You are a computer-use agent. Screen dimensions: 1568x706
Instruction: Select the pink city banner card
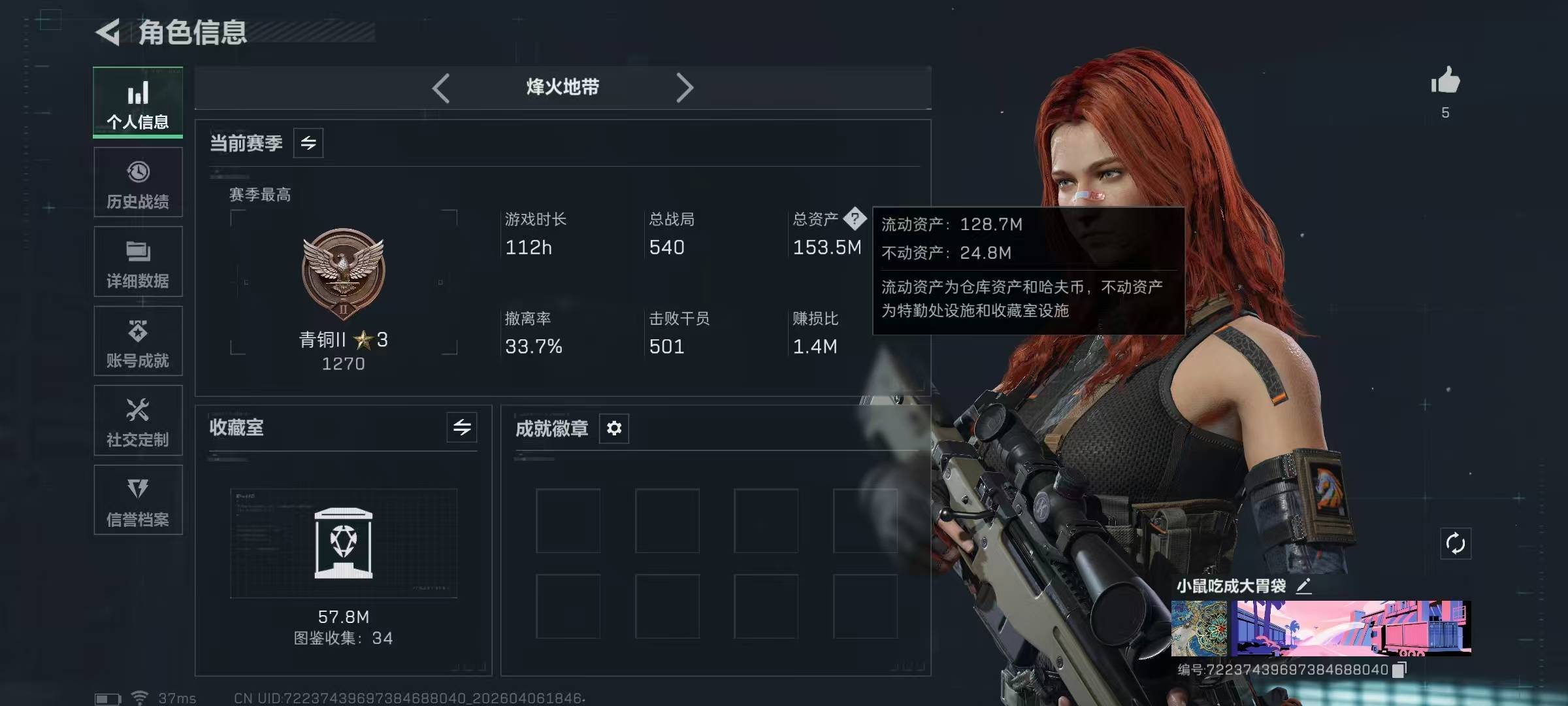click(1351, 628)
